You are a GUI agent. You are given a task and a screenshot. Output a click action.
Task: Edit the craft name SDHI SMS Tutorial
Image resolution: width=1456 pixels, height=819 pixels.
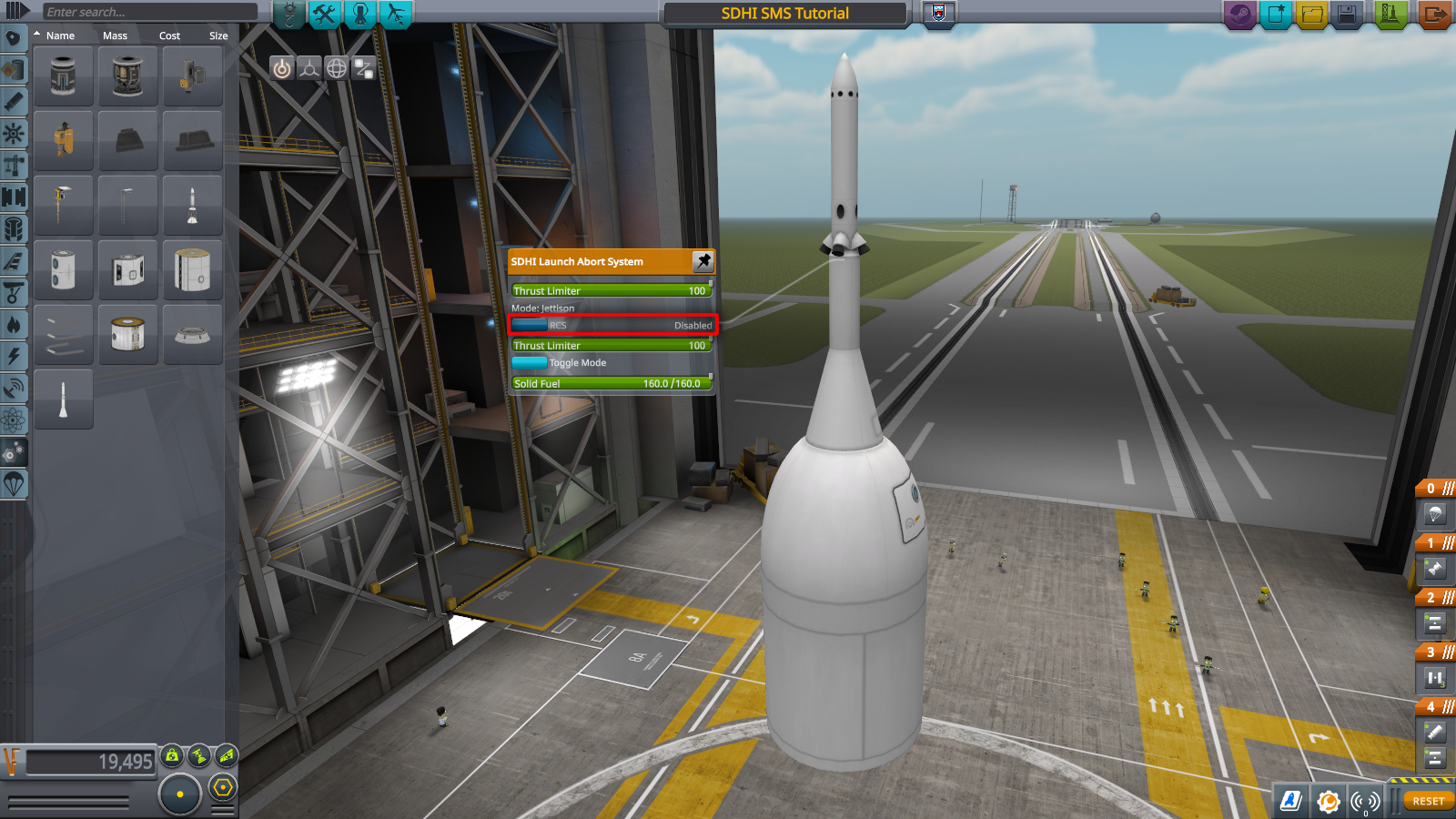(784, 14)
